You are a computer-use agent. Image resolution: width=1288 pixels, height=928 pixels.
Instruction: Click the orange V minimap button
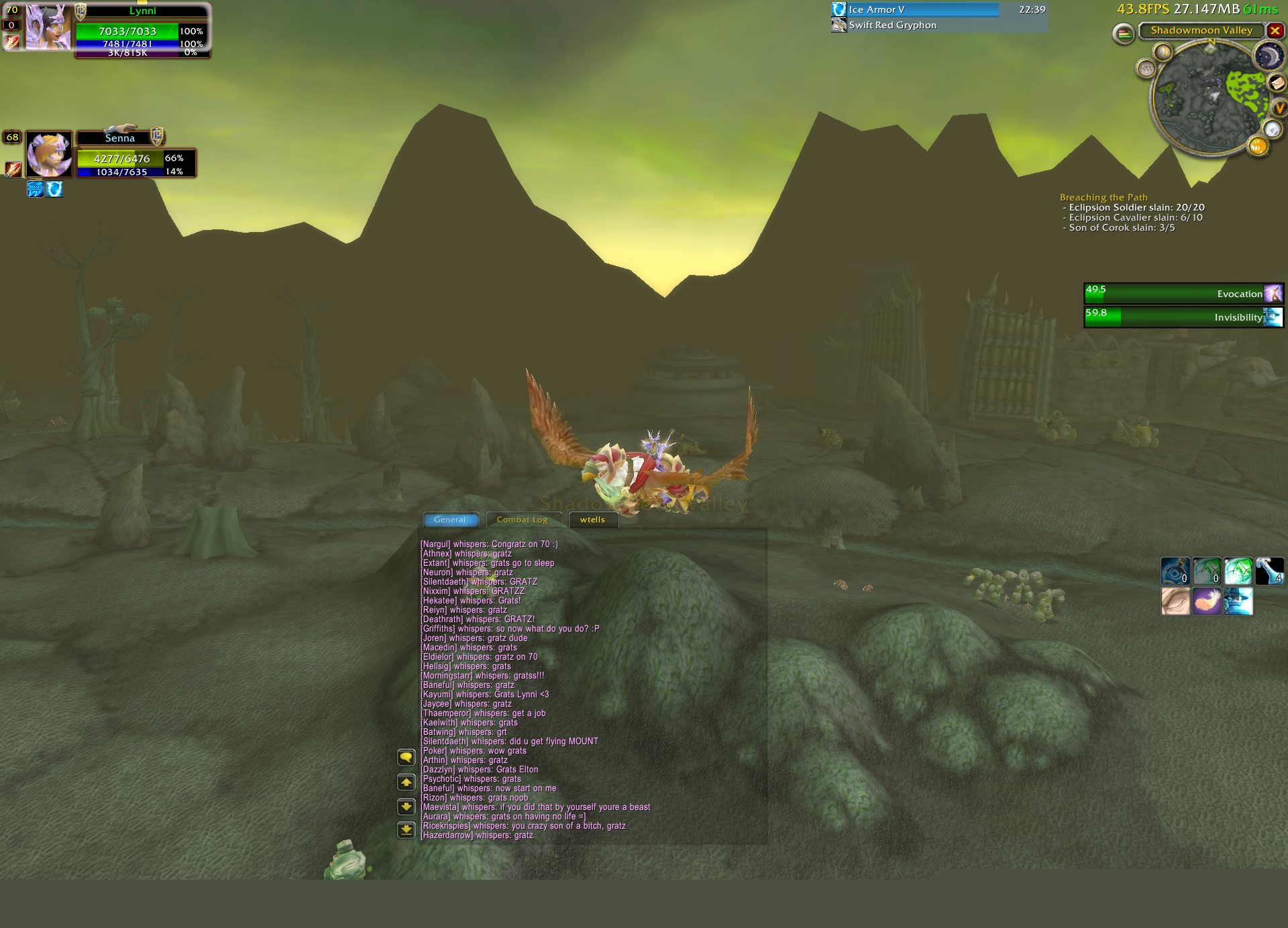point(1279,108)
